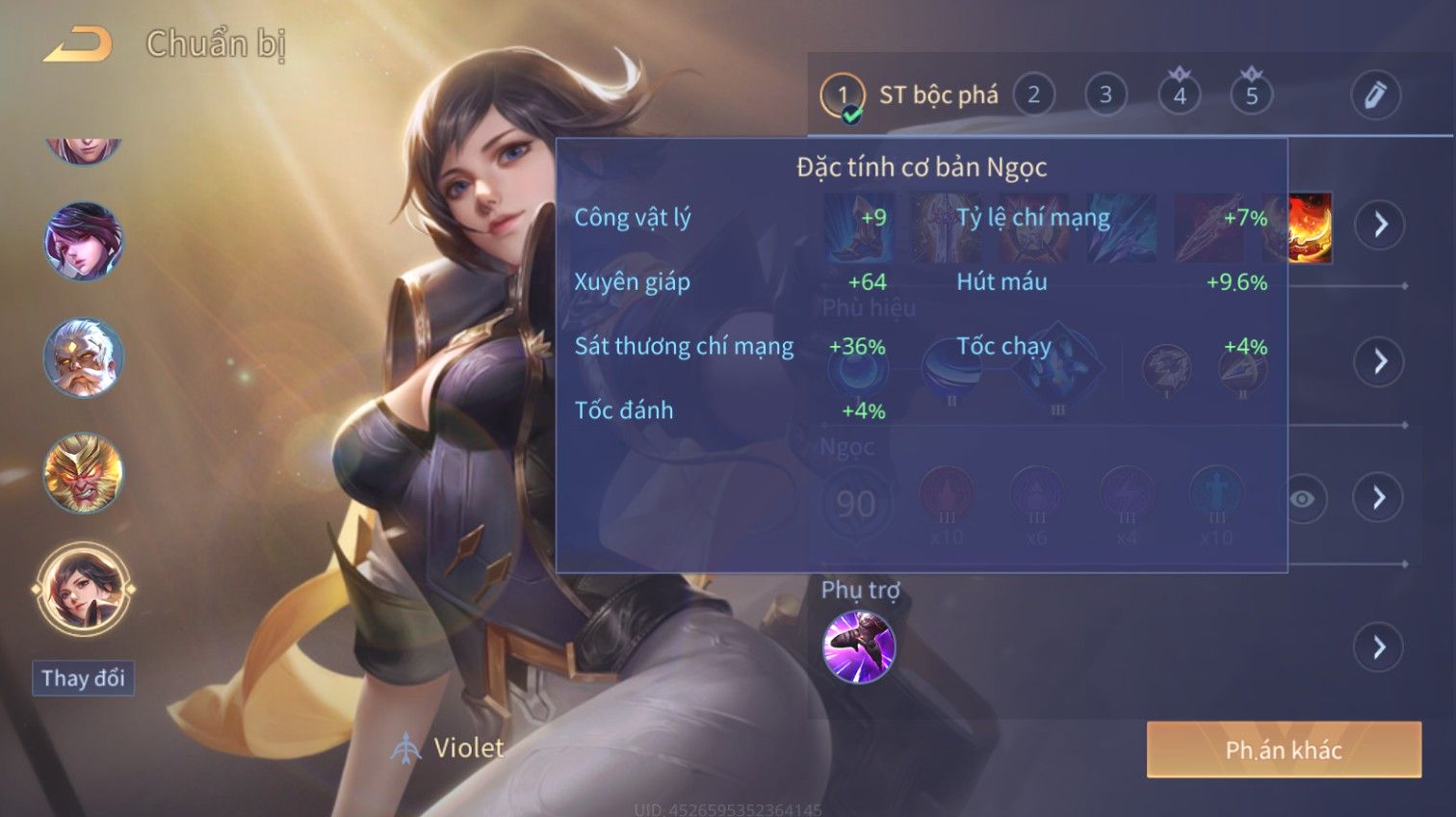Select the Phụ trợ support skill icon
Image resolution: width=1456 pixels, height=817 pixels.
click(x=859, y=646)
